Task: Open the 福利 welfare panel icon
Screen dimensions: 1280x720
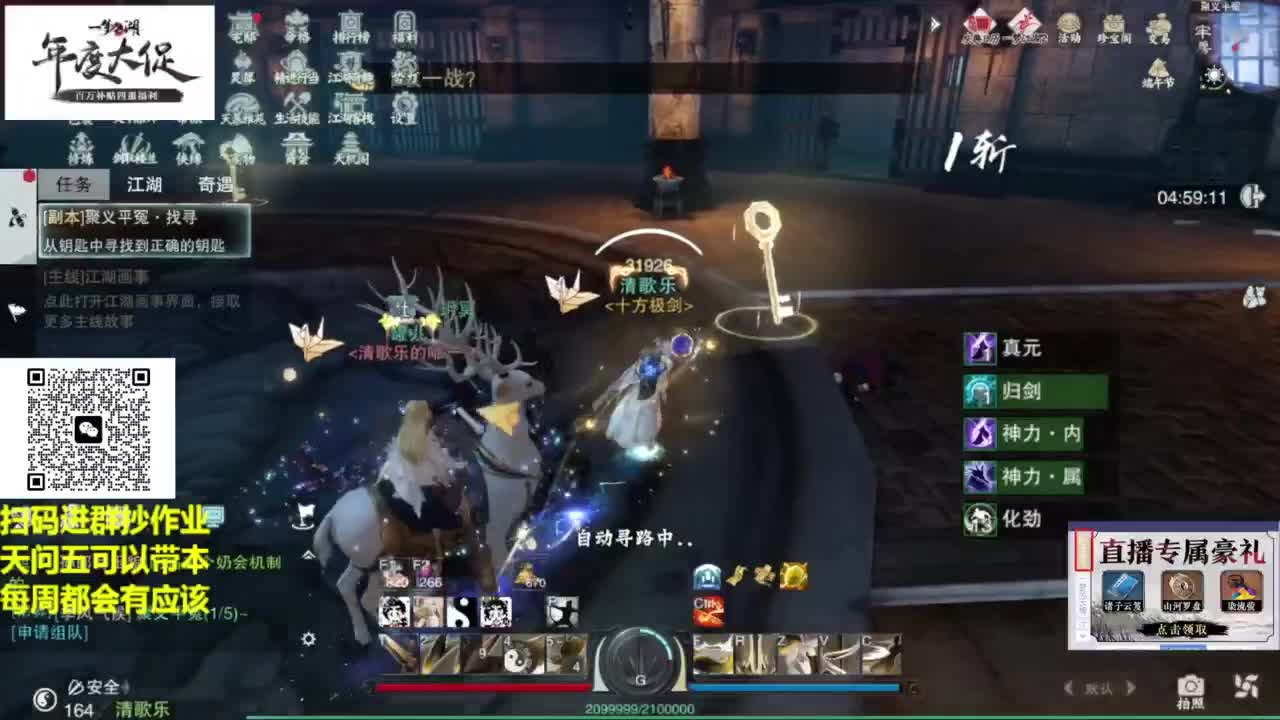Action: coord(404,22)
